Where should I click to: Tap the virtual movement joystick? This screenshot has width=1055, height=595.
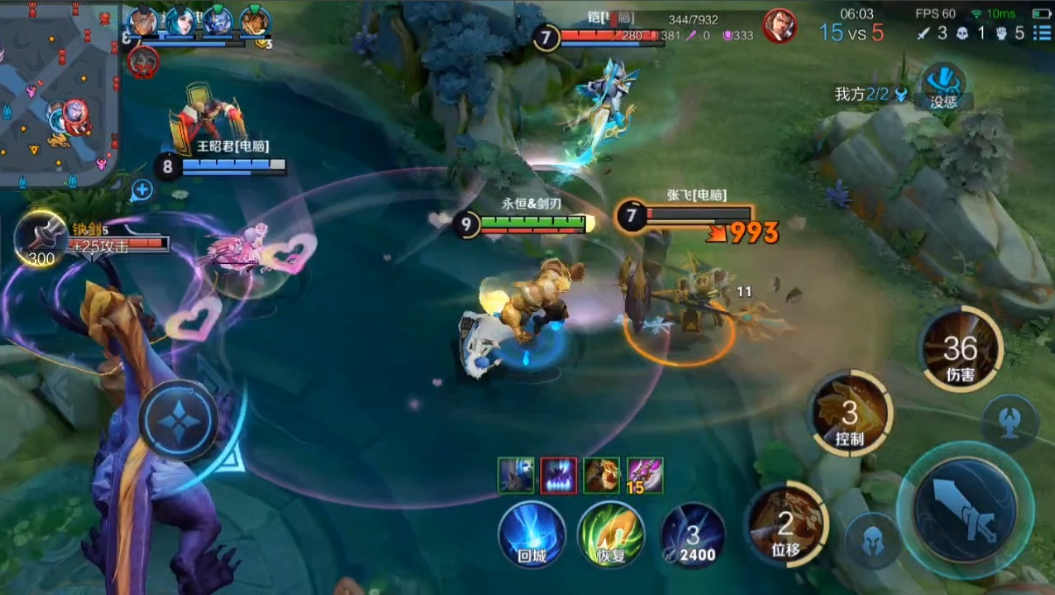click(179, 421)
